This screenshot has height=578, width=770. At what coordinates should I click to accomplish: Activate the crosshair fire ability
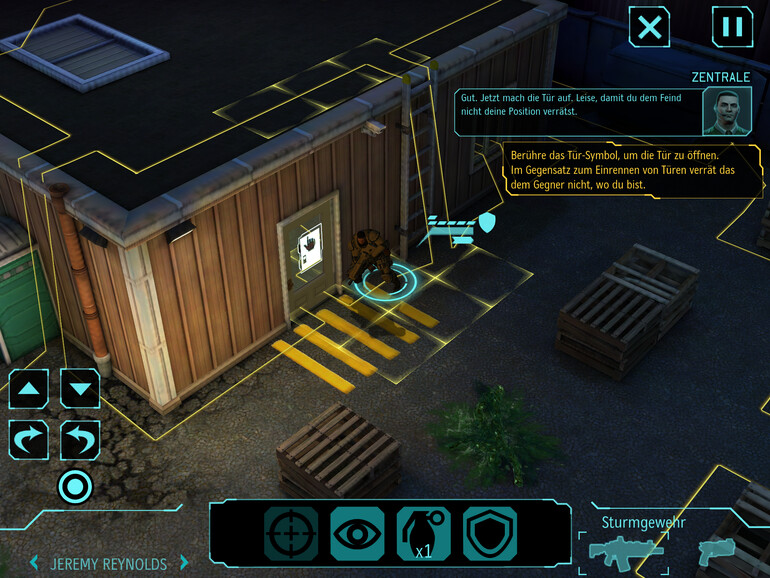(x=291, y=534)
